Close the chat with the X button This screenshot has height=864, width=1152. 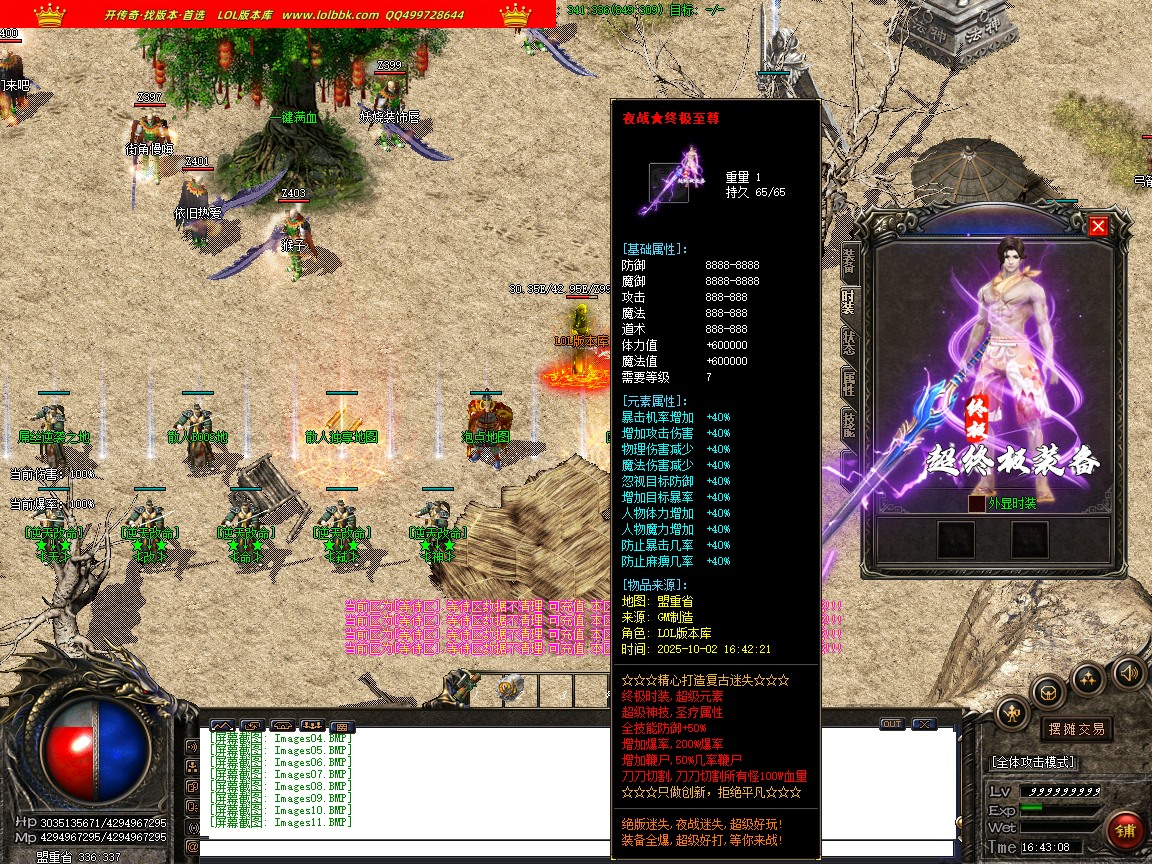coord(923,724)
